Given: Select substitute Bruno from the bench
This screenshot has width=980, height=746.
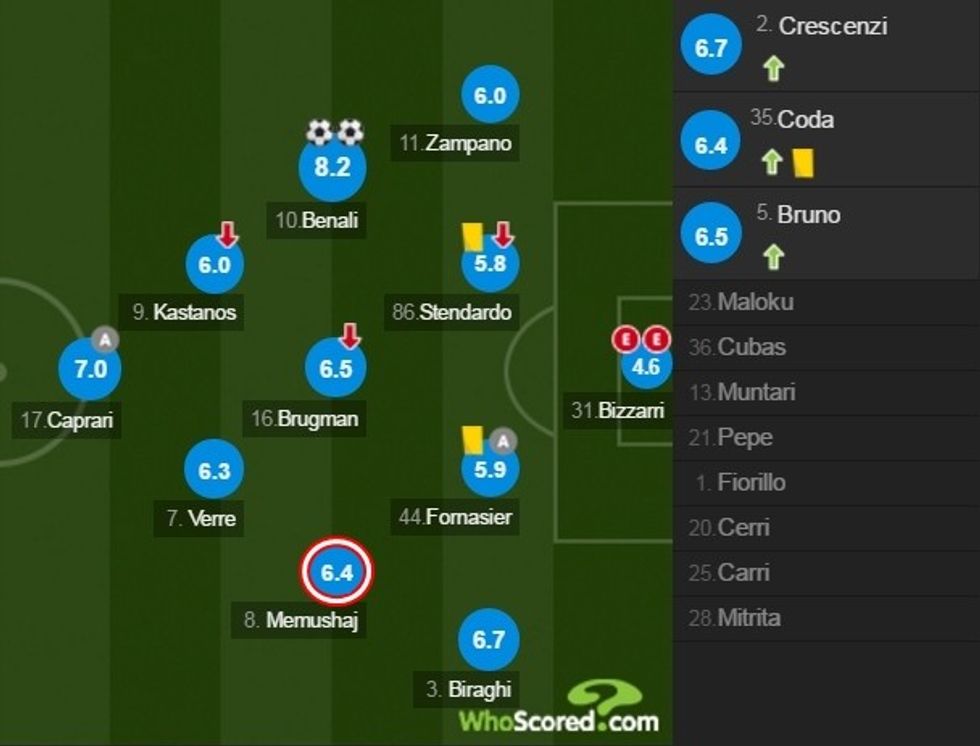Looking at the screenshot, I should pos(808,215).
